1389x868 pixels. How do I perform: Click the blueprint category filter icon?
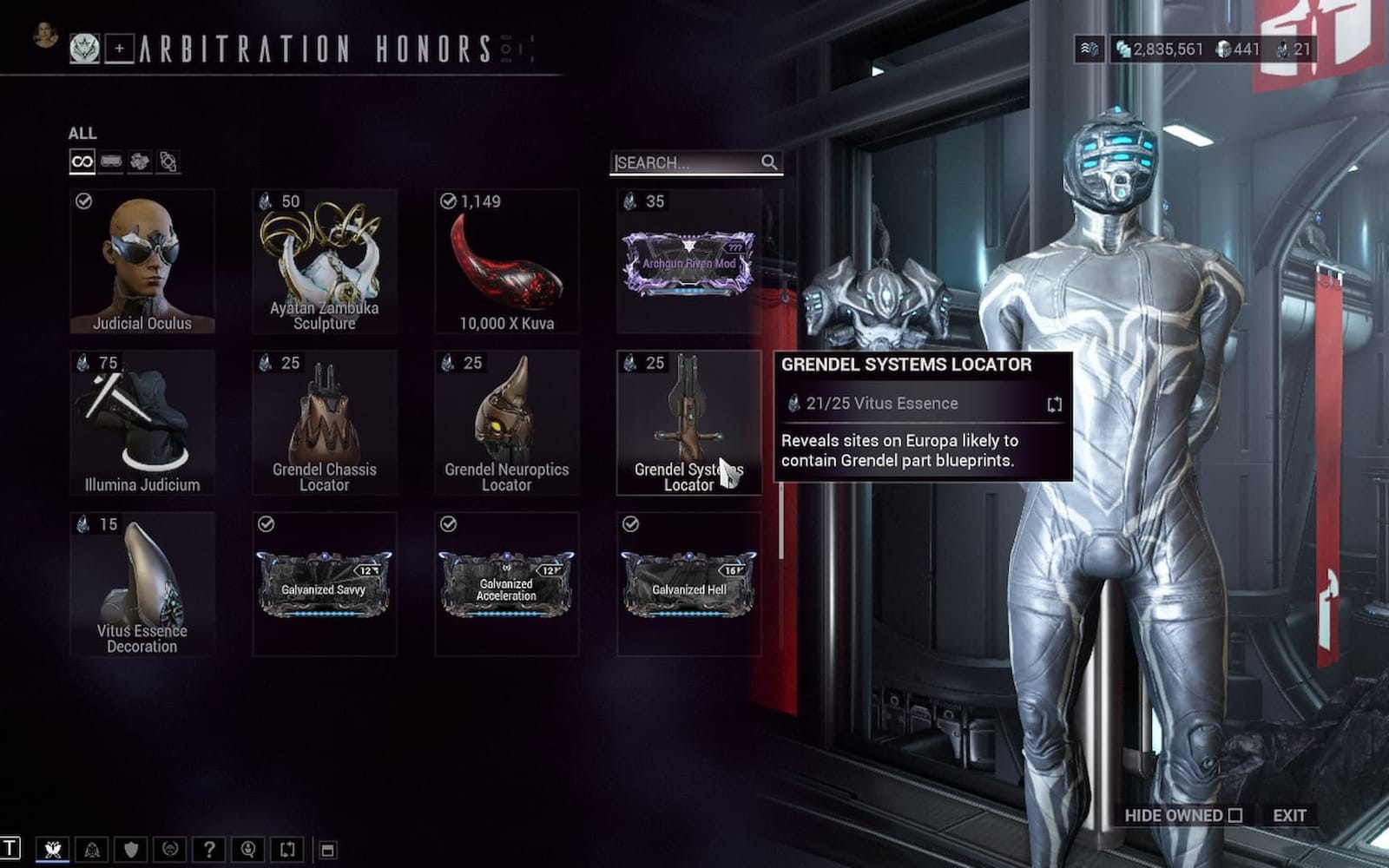coord(168,161)
